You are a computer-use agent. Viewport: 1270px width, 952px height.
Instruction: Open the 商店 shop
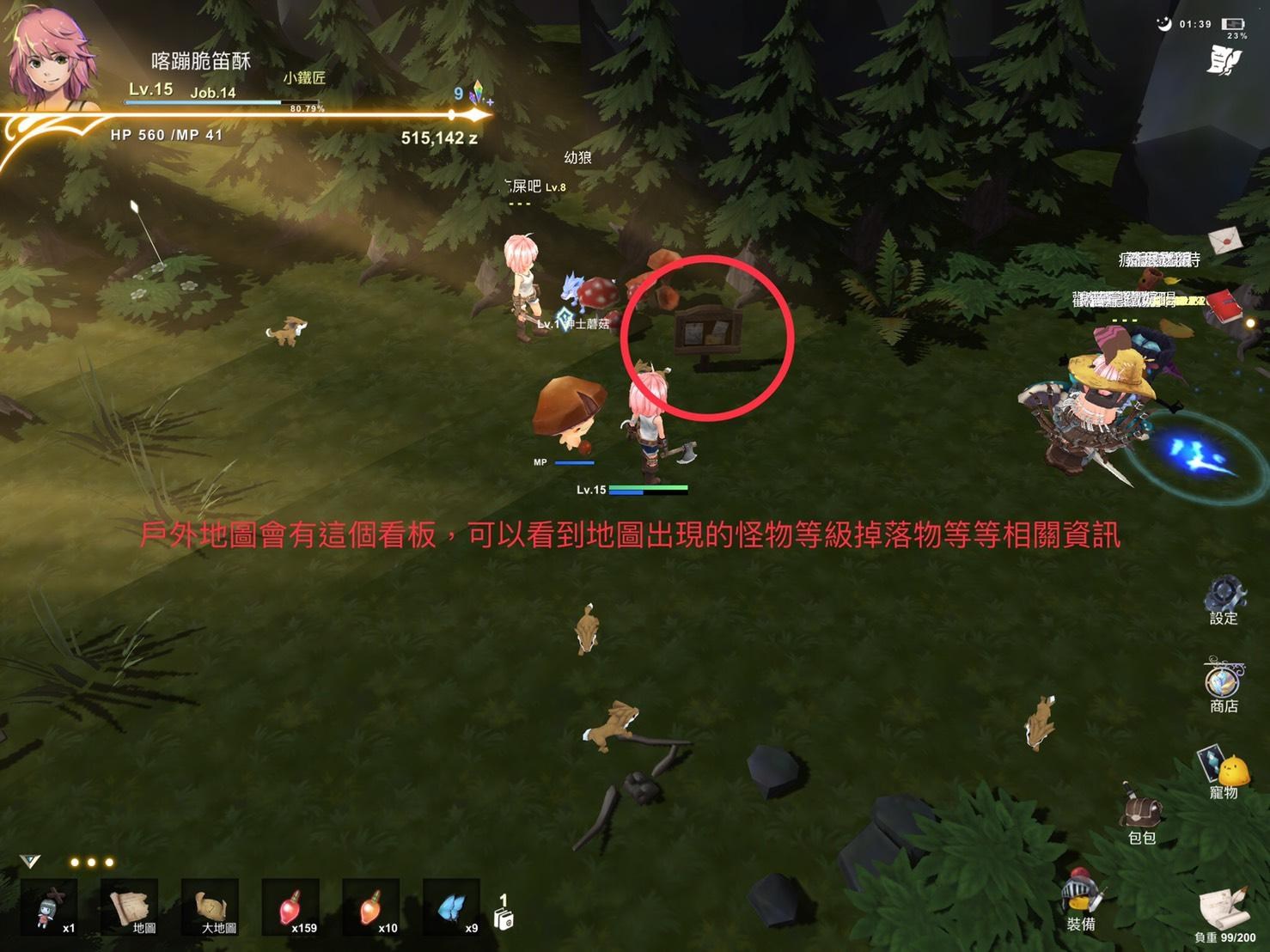coord(1223,682)
